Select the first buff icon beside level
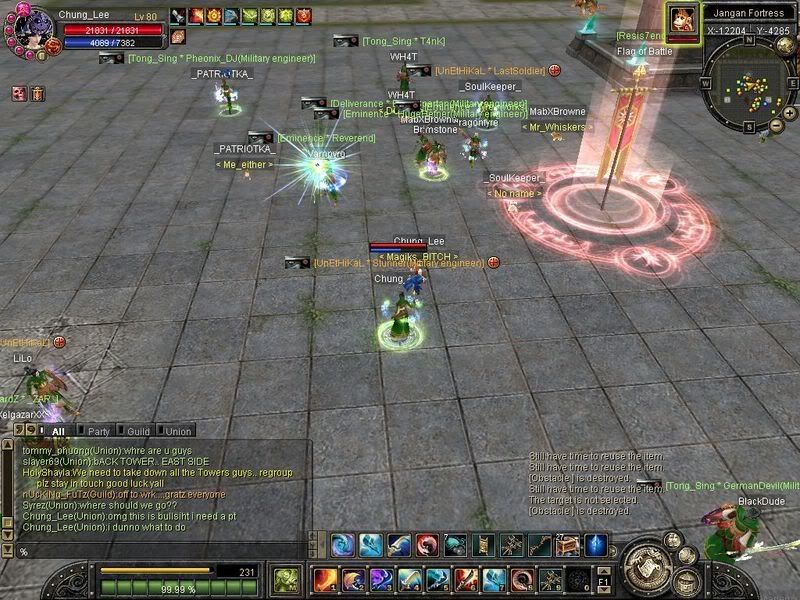Viewport: 800px width, 600px height. coord(178,16)
